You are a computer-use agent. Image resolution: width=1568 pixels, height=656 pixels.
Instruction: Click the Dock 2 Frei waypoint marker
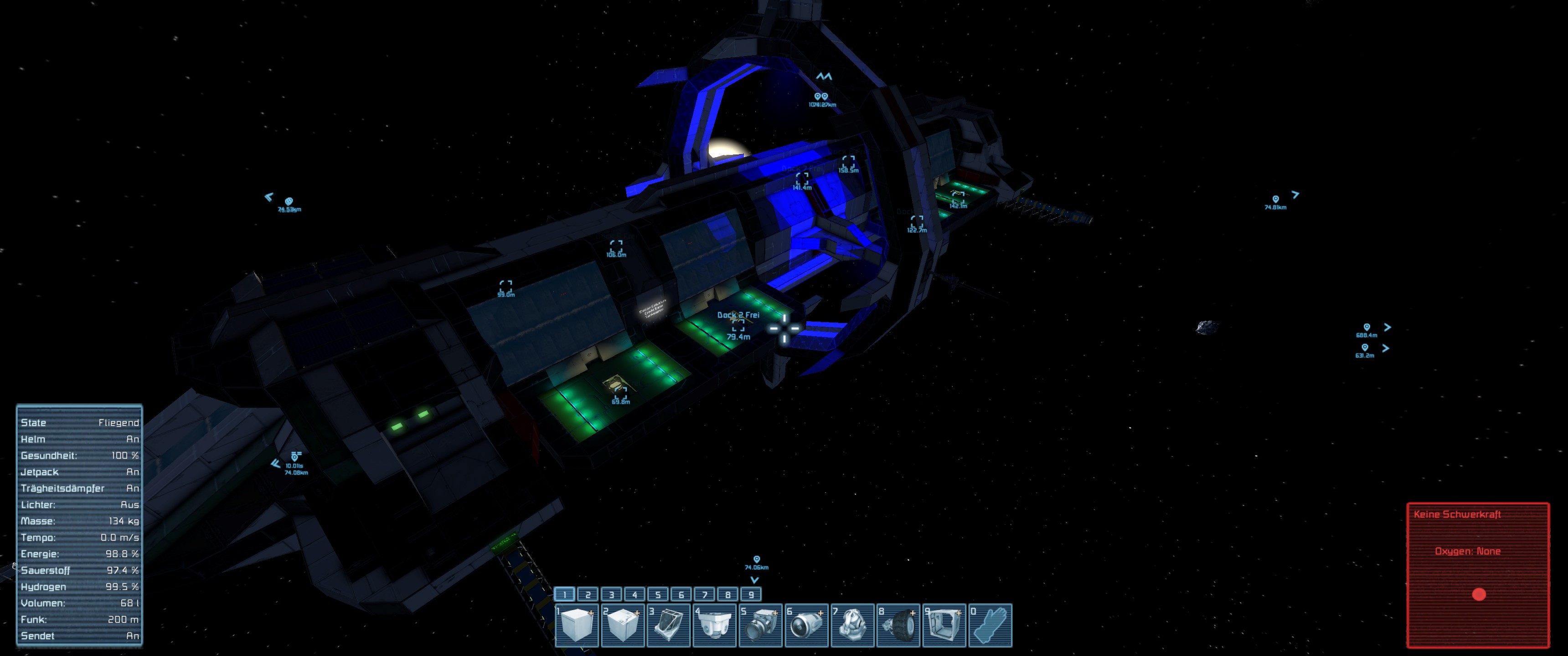point(738,327)
